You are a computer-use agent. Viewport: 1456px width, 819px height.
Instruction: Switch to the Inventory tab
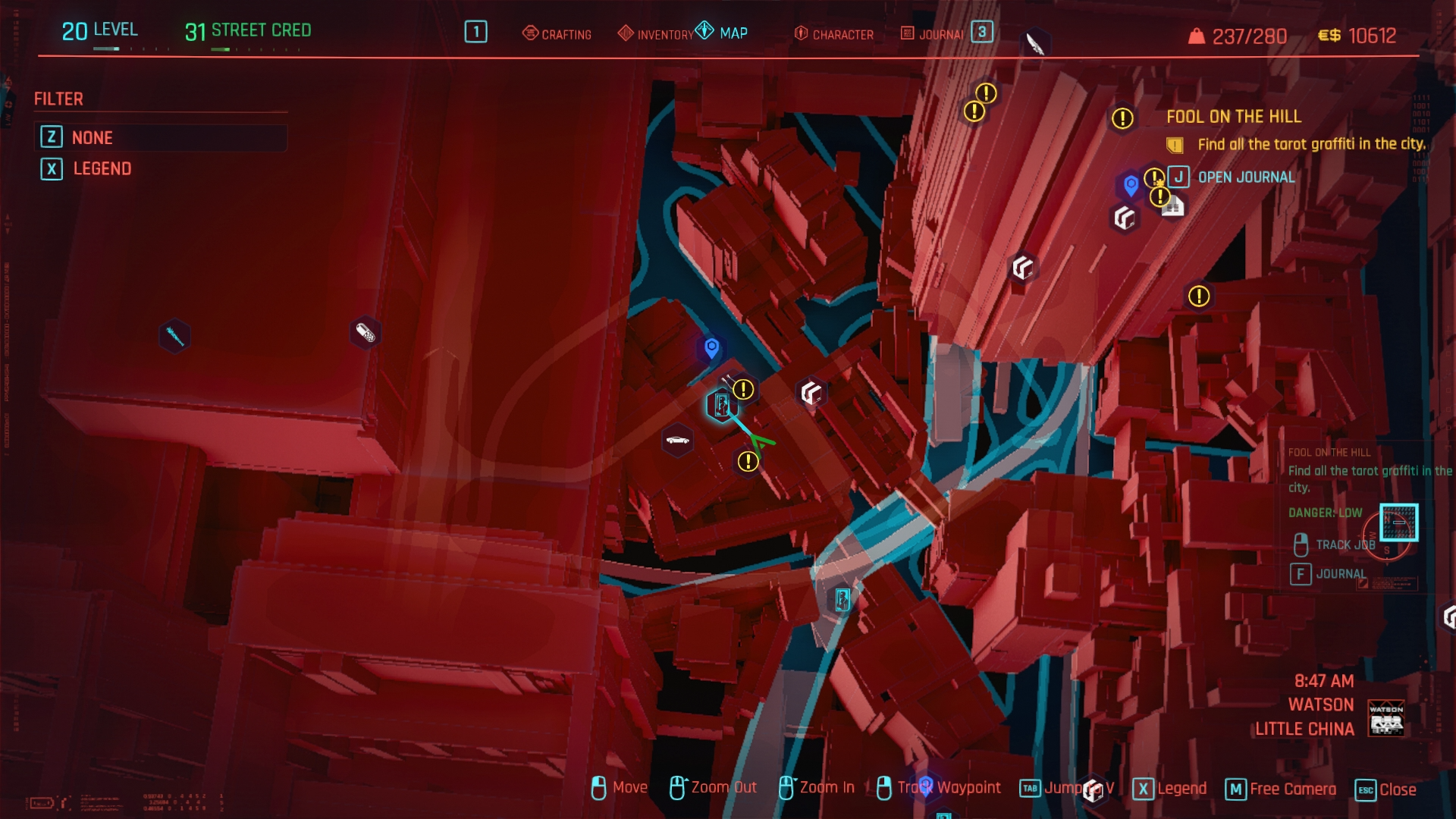656,34
